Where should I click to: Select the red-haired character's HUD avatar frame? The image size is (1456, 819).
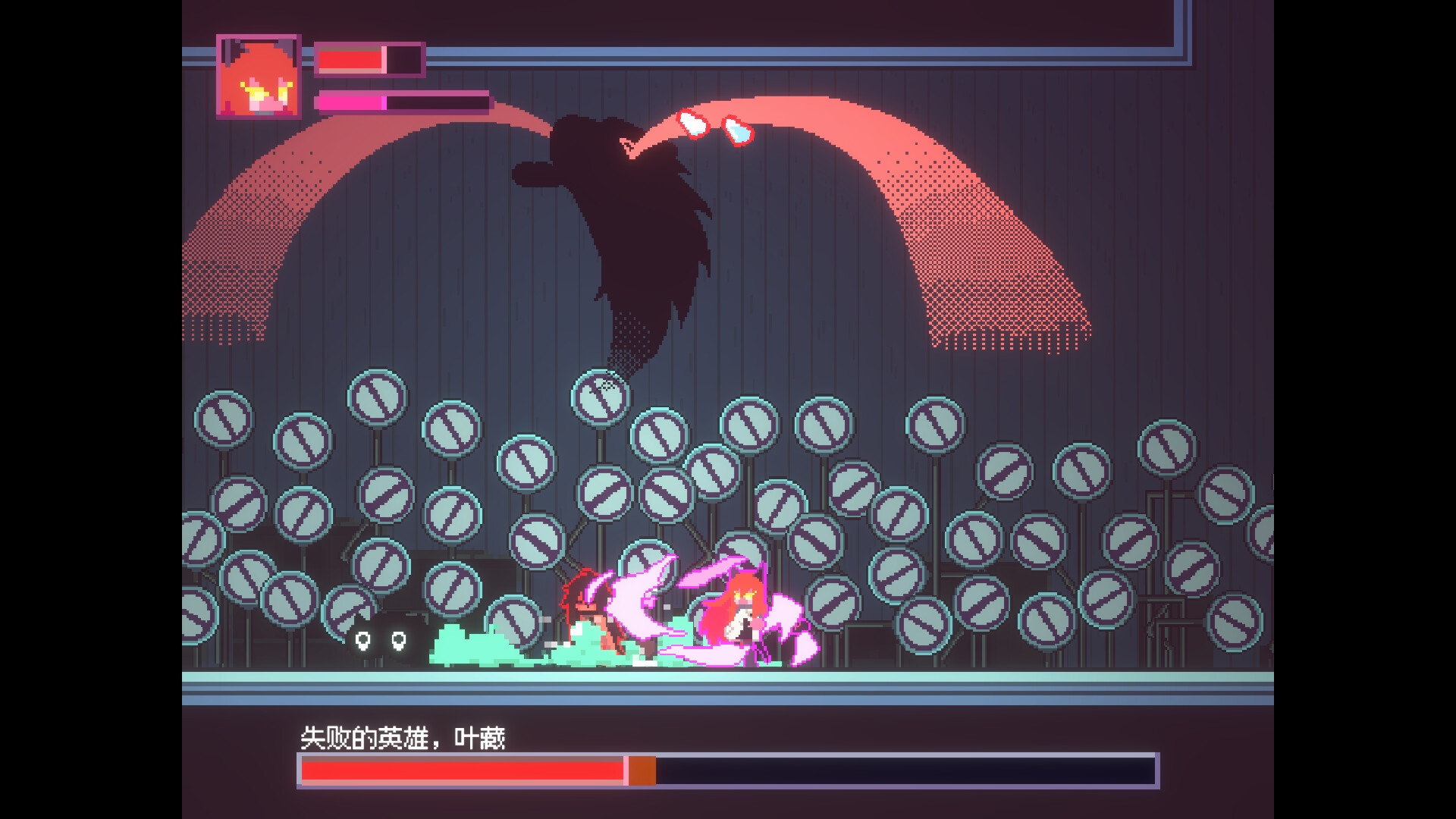259,76
